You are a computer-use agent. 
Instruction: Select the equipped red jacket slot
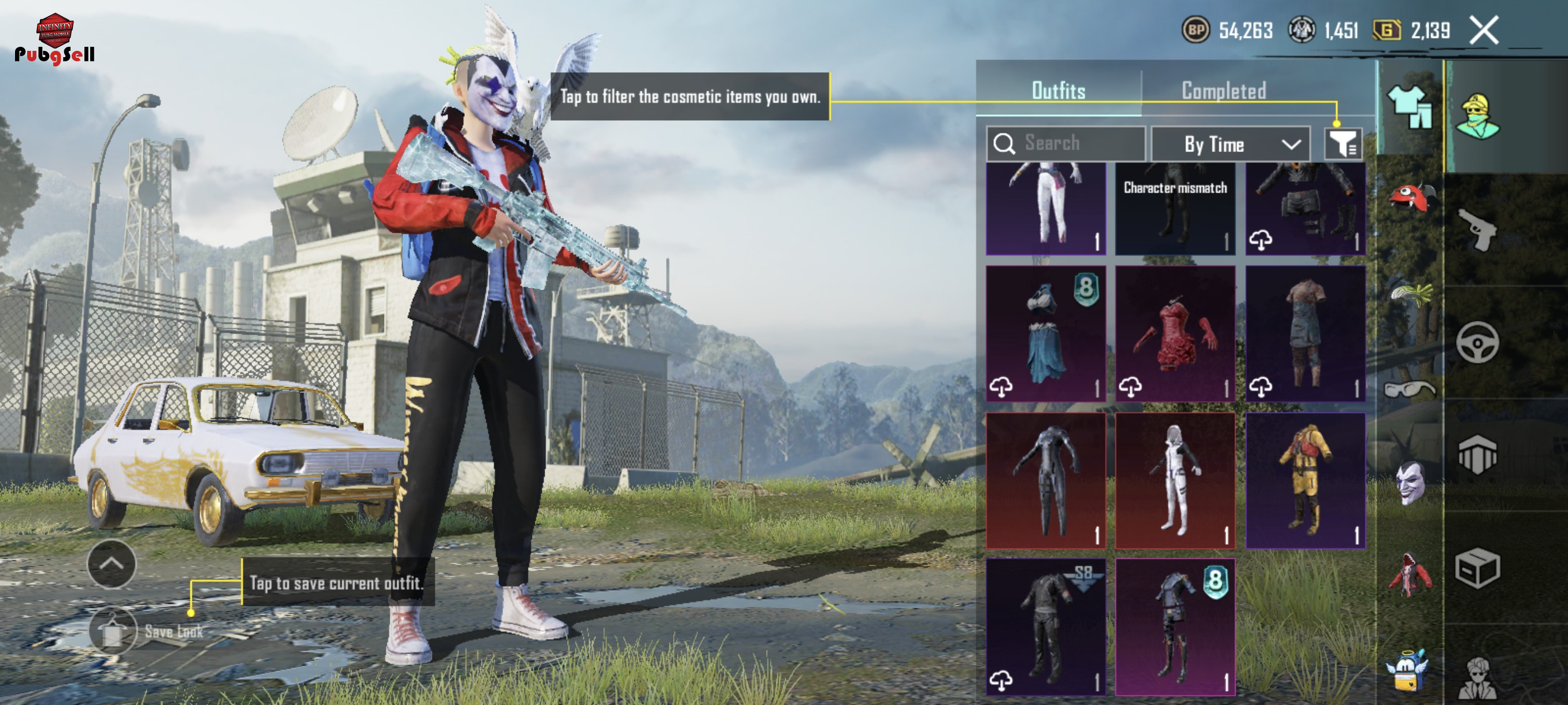click(x=1410, y=574)
